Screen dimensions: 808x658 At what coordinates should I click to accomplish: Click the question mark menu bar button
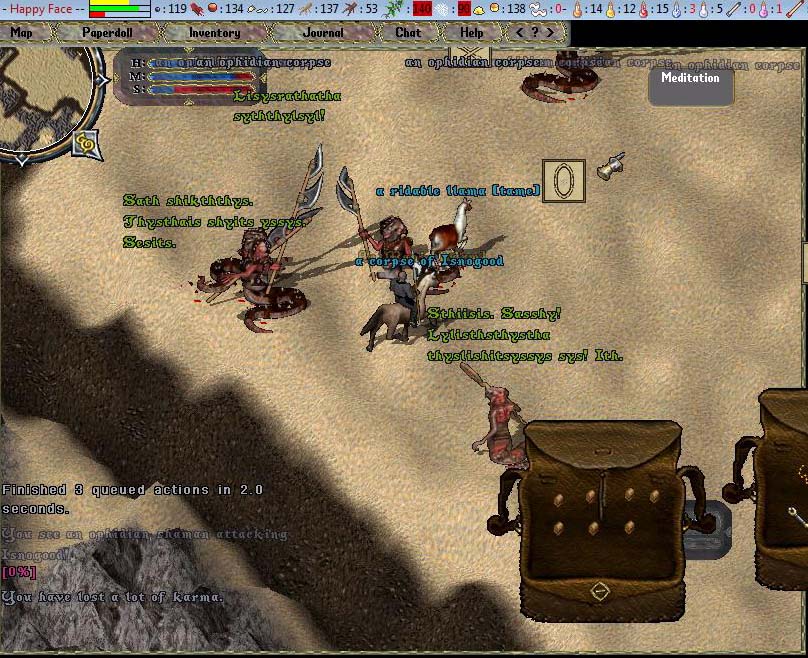coord(535,32)
